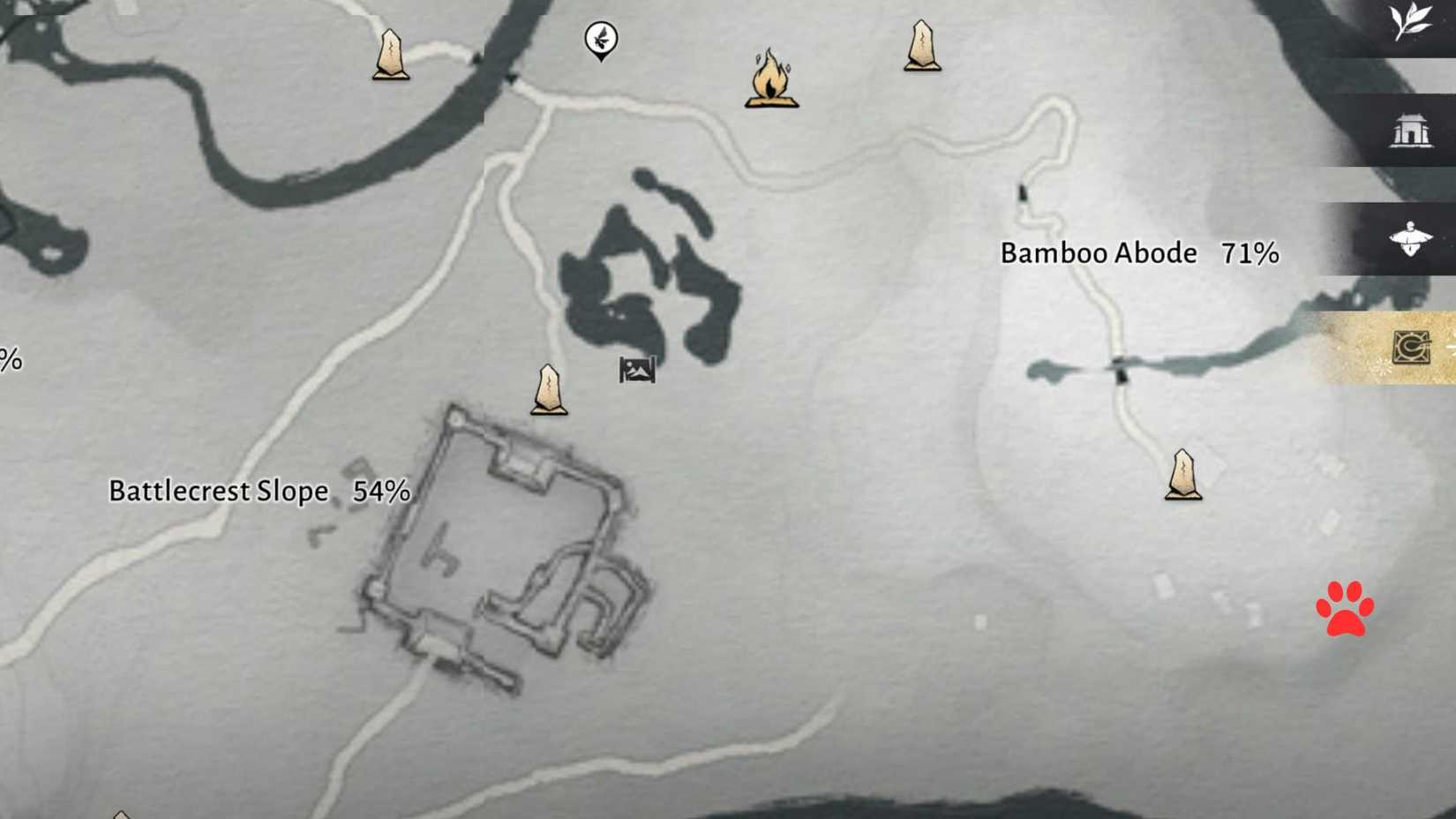Click the 54% completion value beside Battlecrest Slope
Image resolution: width=1456 pixels, height=819 pixels.
(381, 490)
